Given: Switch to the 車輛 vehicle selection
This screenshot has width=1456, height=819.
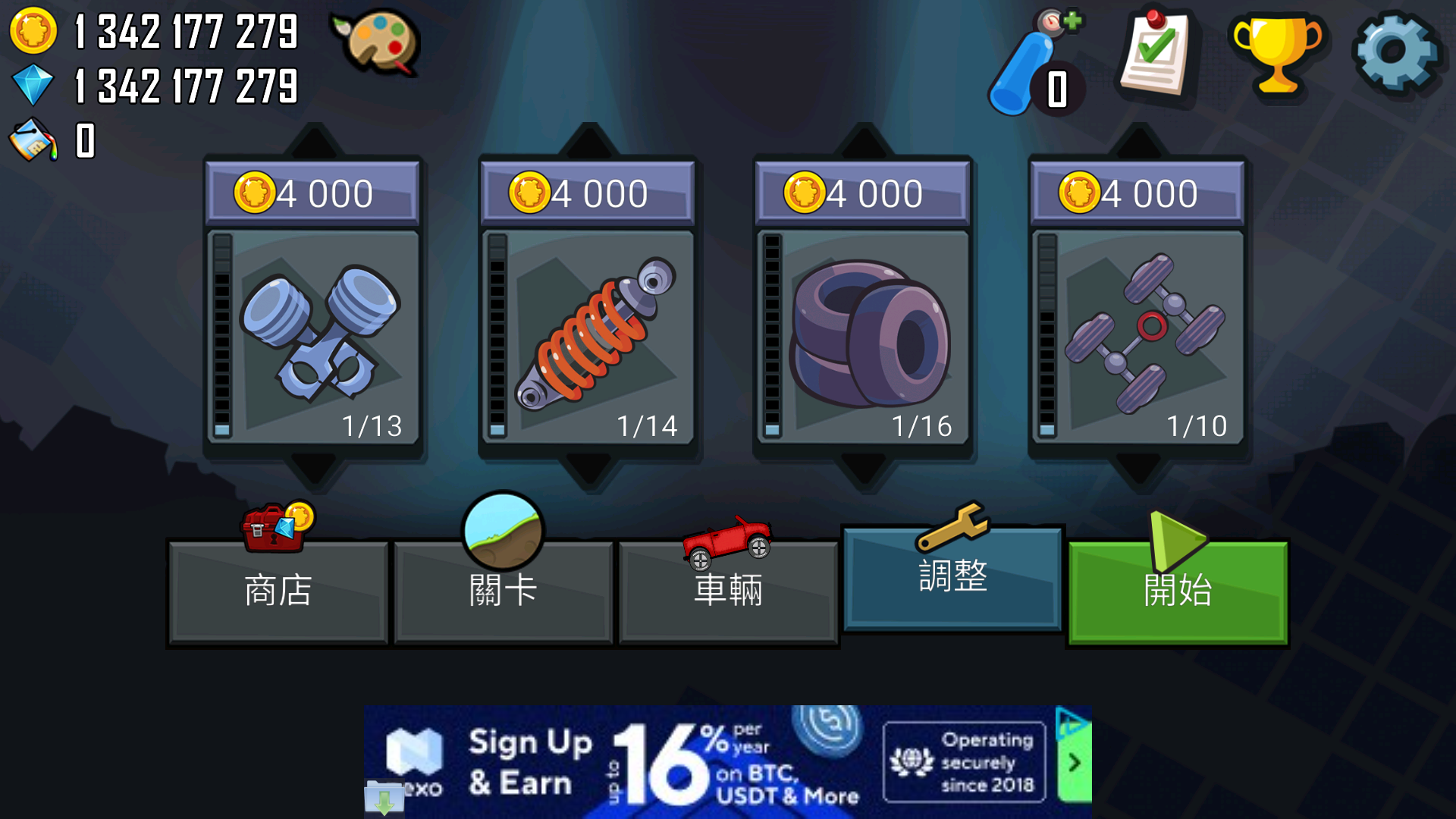Looking at the screenshot, I should (x=728, y=590).
